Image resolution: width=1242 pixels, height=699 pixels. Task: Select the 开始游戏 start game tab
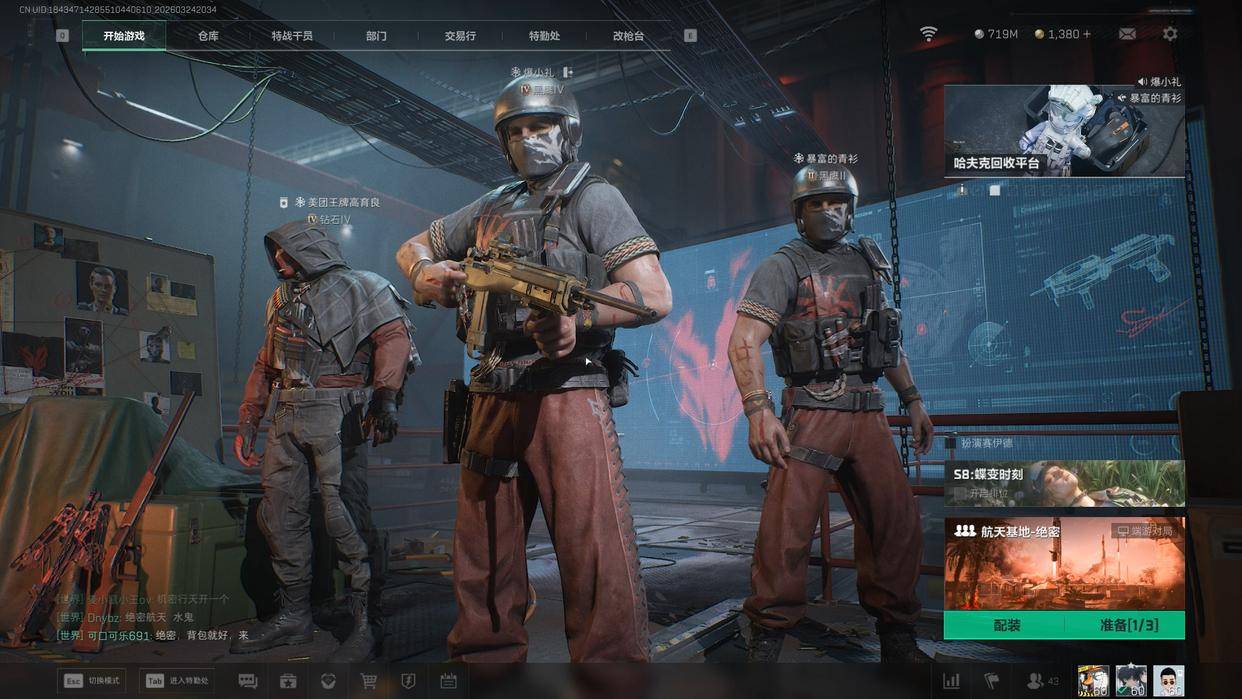pos(124,36)
